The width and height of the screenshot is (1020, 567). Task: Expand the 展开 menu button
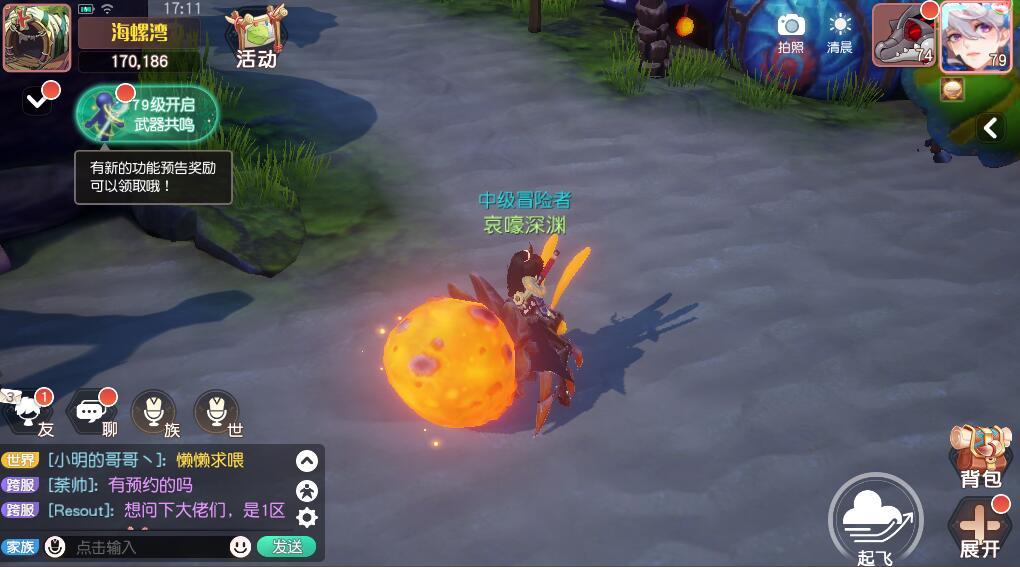(x=980, y=529)
